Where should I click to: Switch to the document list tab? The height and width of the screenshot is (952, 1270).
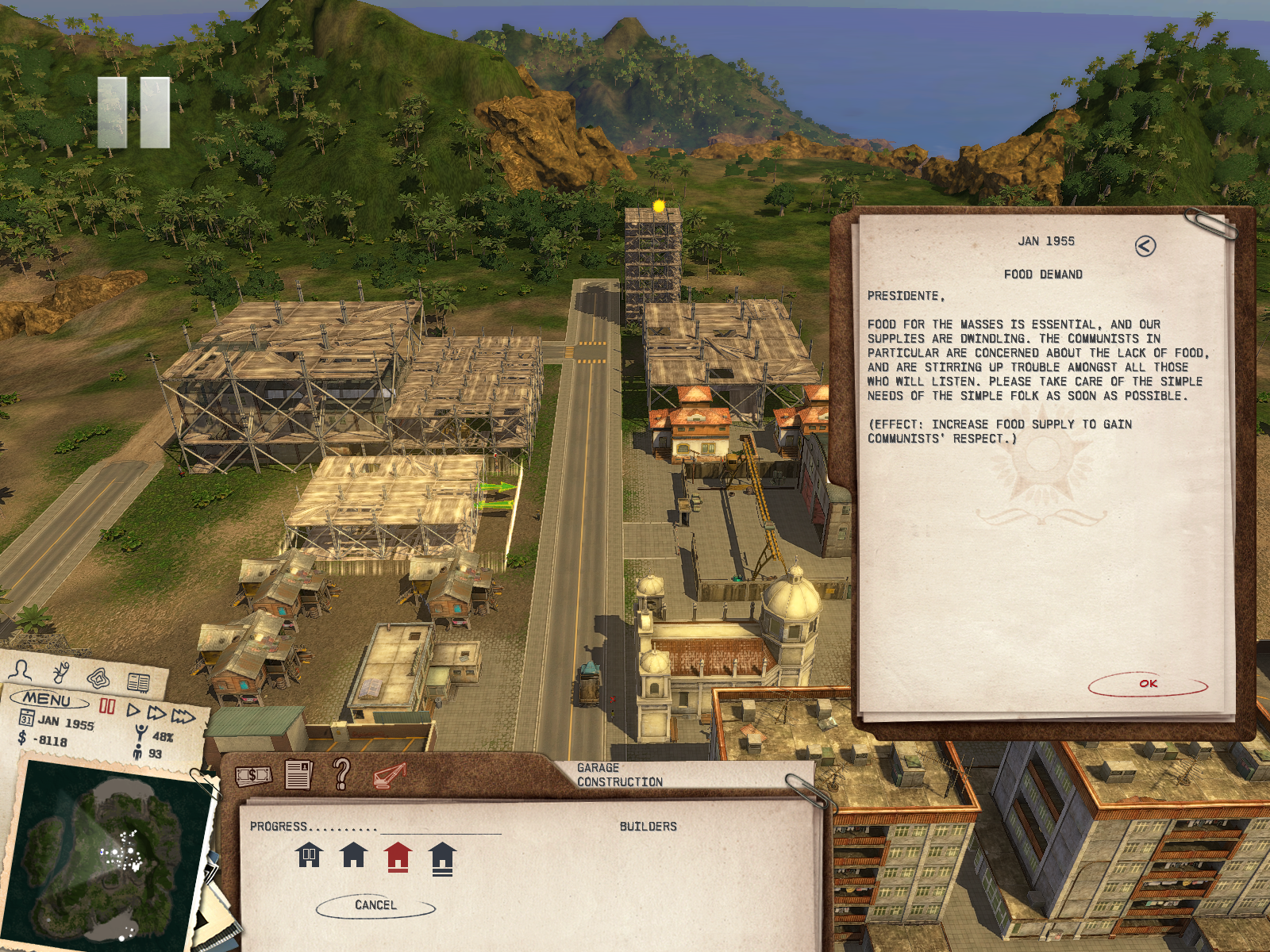(298, 775)
